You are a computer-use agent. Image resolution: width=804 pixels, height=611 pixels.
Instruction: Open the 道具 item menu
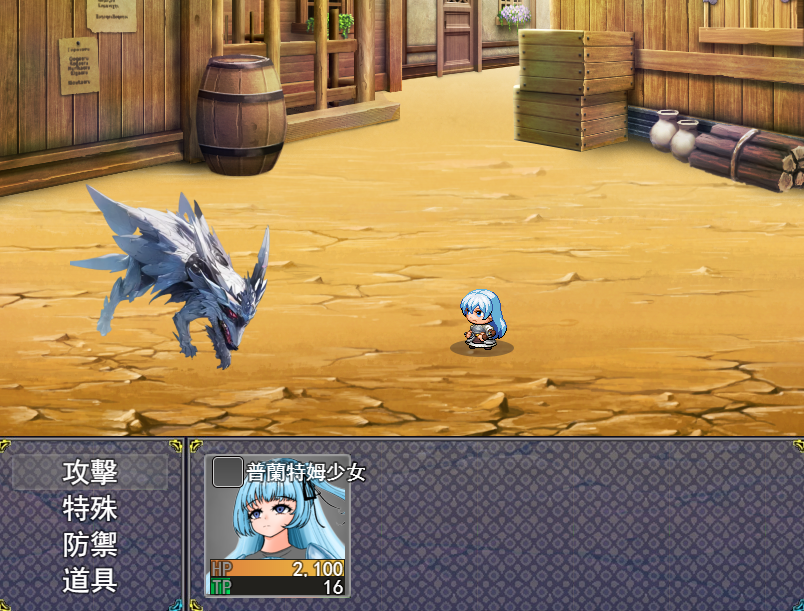[x=90, y=581]
